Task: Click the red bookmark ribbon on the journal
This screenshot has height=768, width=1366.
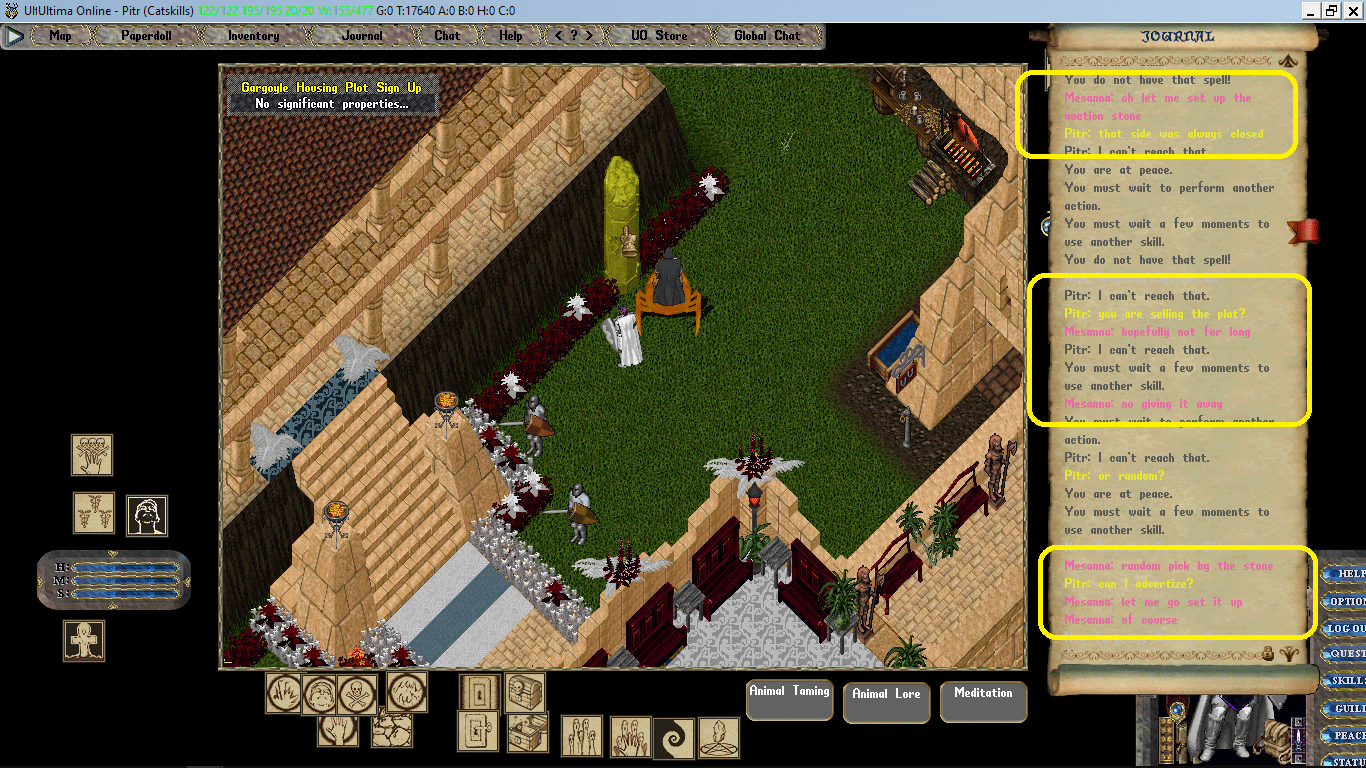Action: 1303,229
